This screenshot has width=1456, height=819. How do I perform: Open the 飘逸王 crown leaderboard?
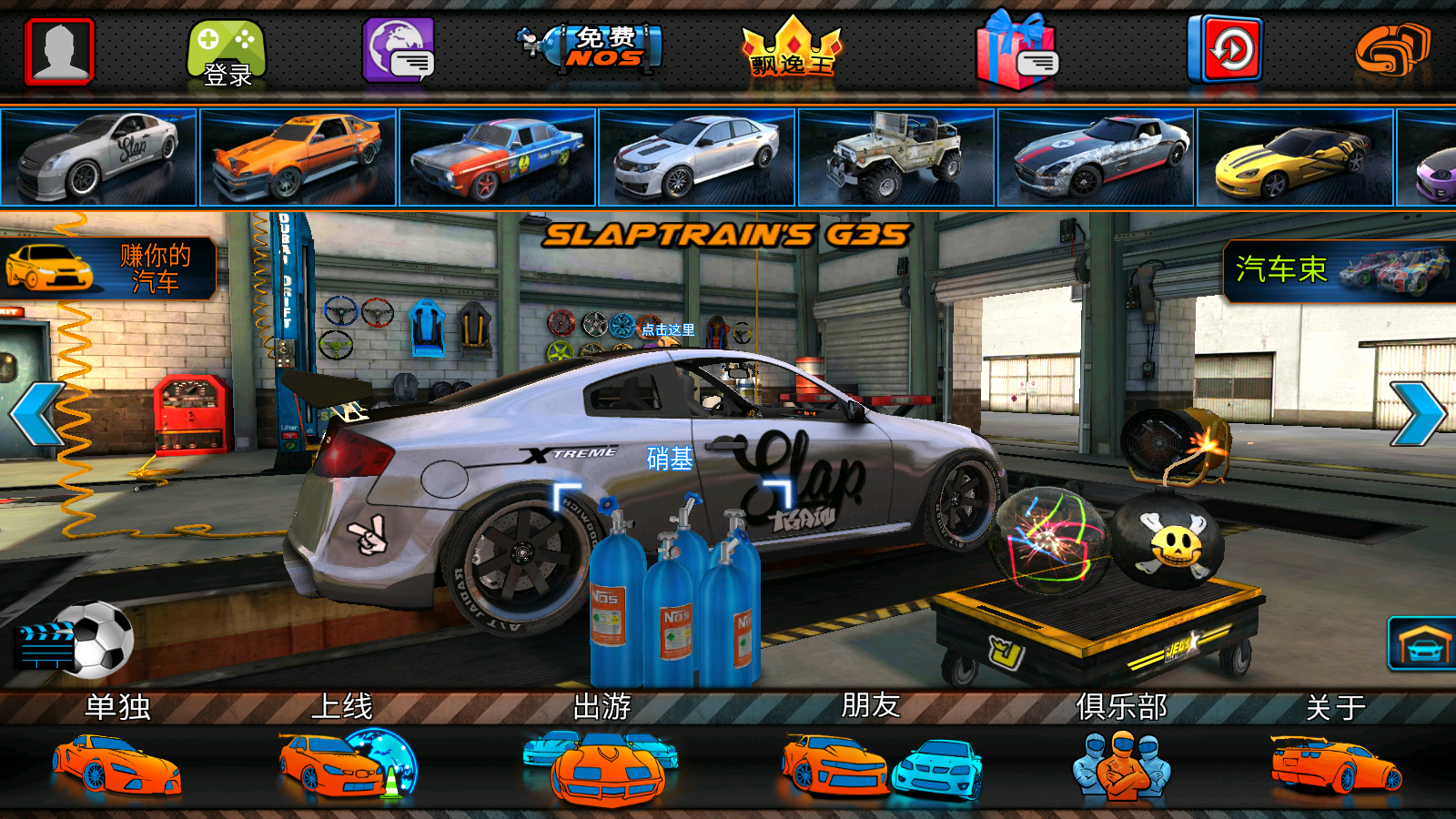coord(792,49)
